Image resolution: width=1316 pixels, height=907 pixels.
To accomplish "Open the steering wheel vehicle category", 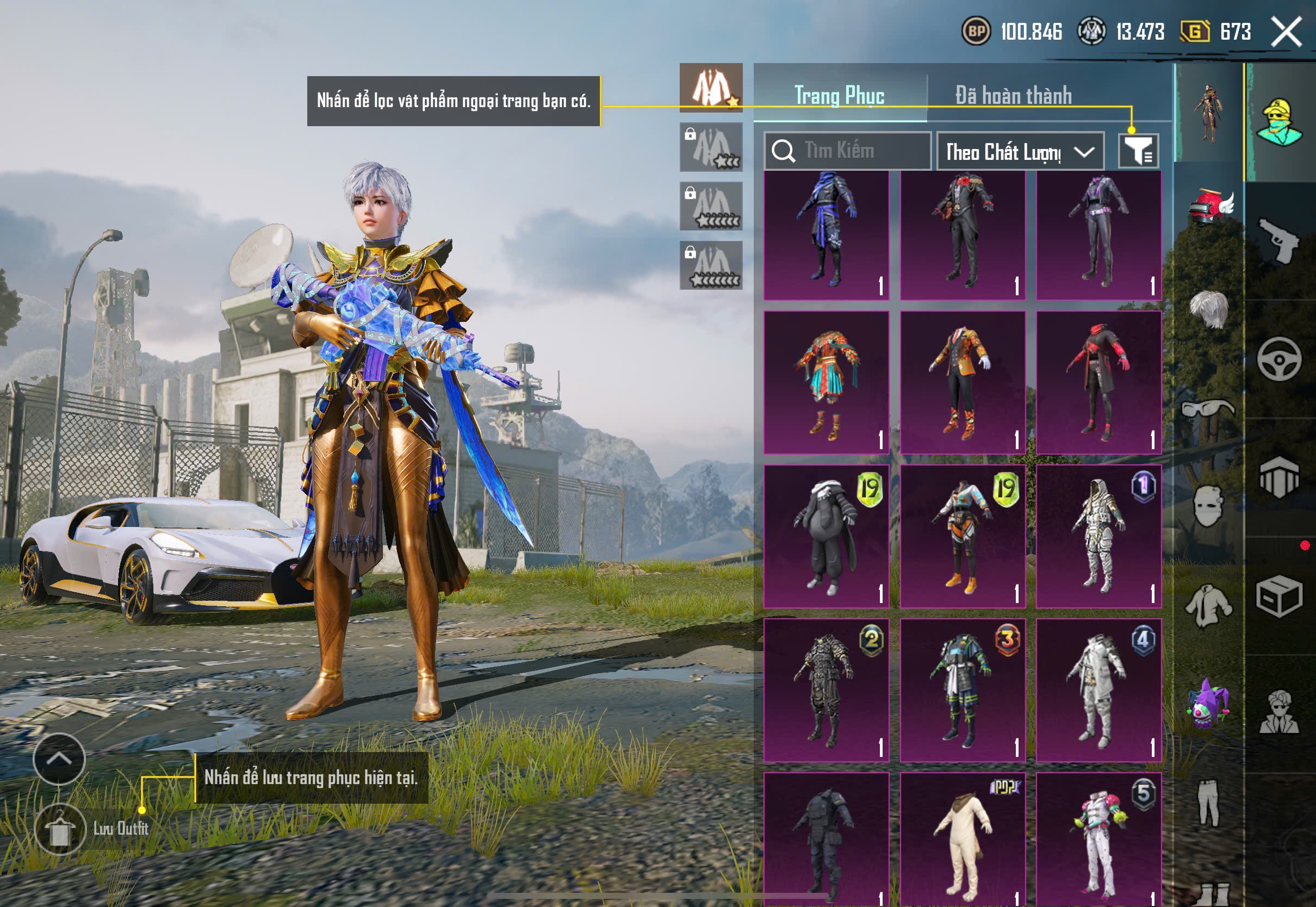I will [x=1279, y=358].
